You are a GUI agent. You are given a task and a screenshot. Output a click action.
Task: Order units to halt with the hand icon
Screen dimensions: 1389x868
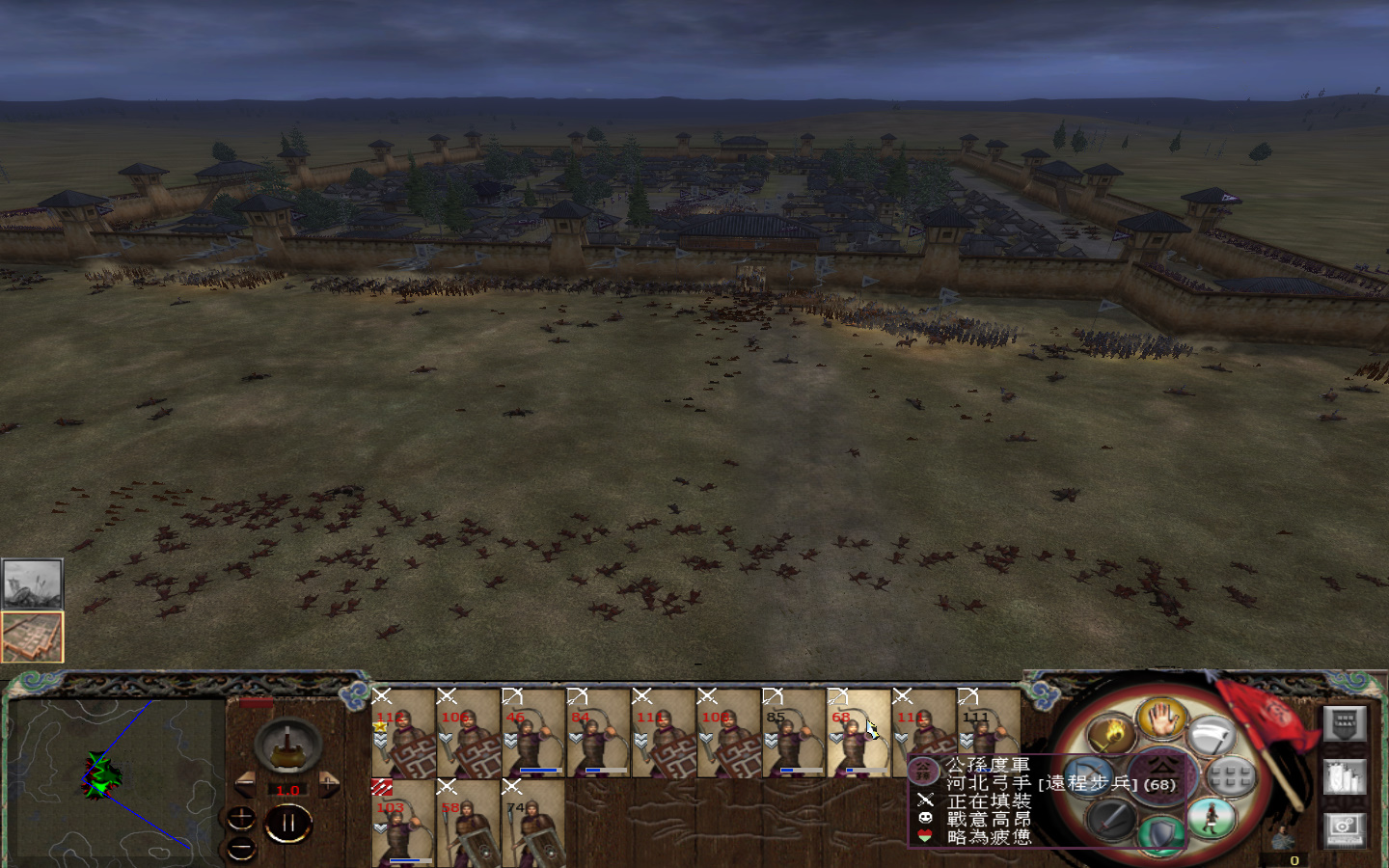1160,723
